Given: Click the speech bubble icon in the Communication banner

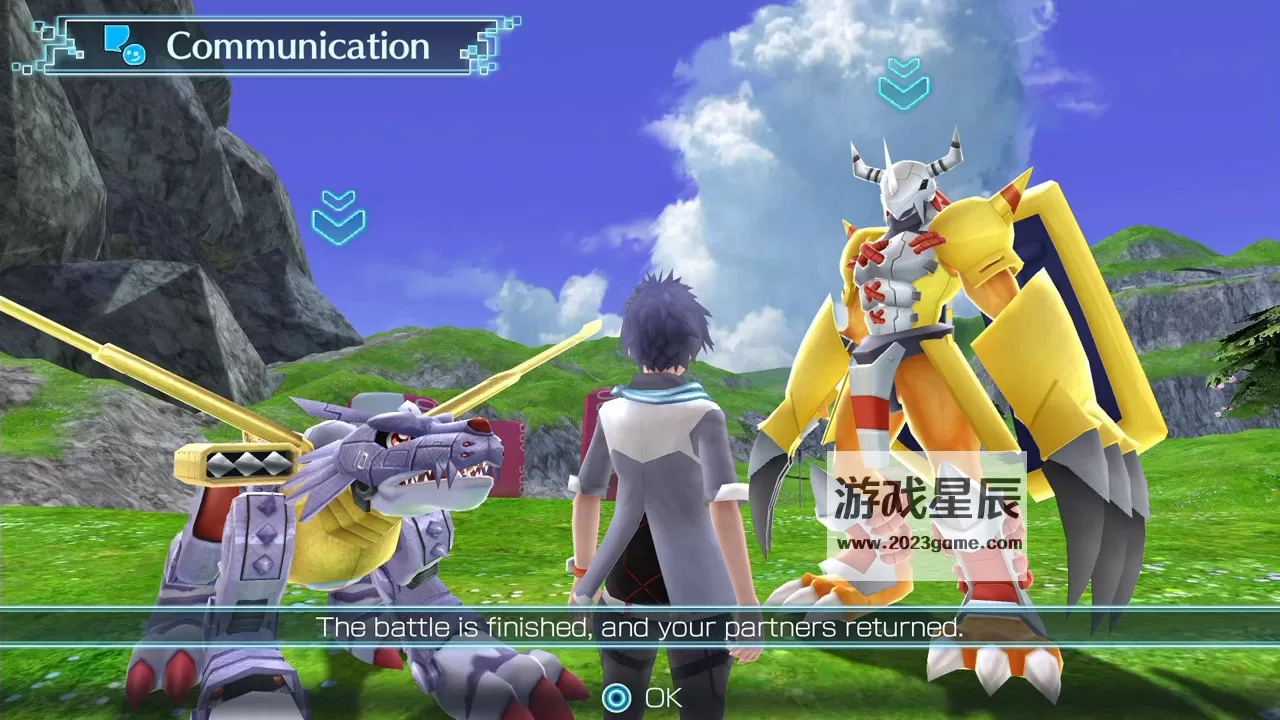Looking at the screenshot, I should click(115, 37).
